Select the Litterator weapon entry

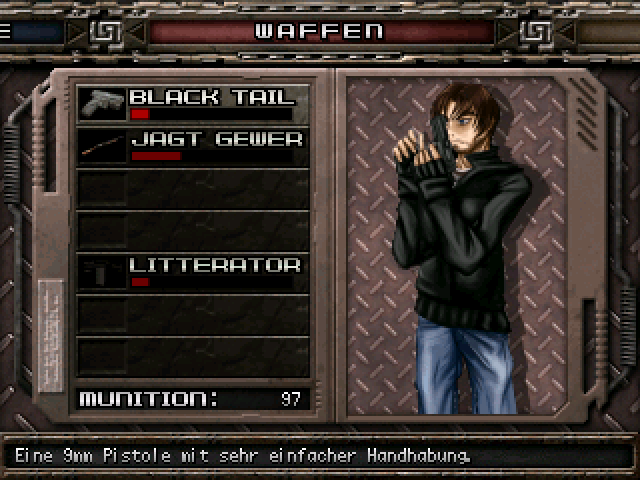[193, 272]
